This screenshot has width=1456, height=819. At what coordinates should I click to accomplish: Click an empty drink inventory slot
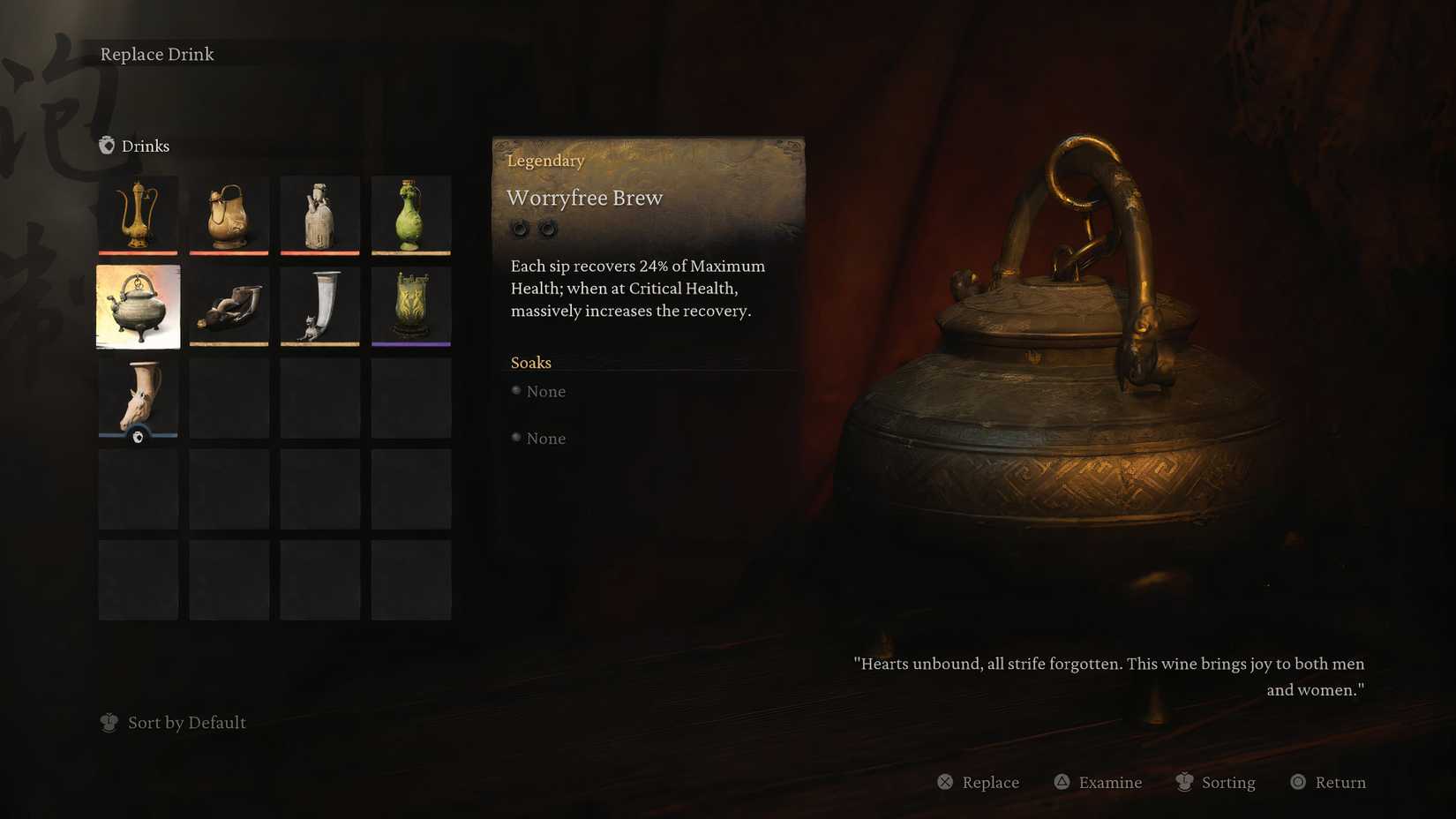tap(229, 488)
